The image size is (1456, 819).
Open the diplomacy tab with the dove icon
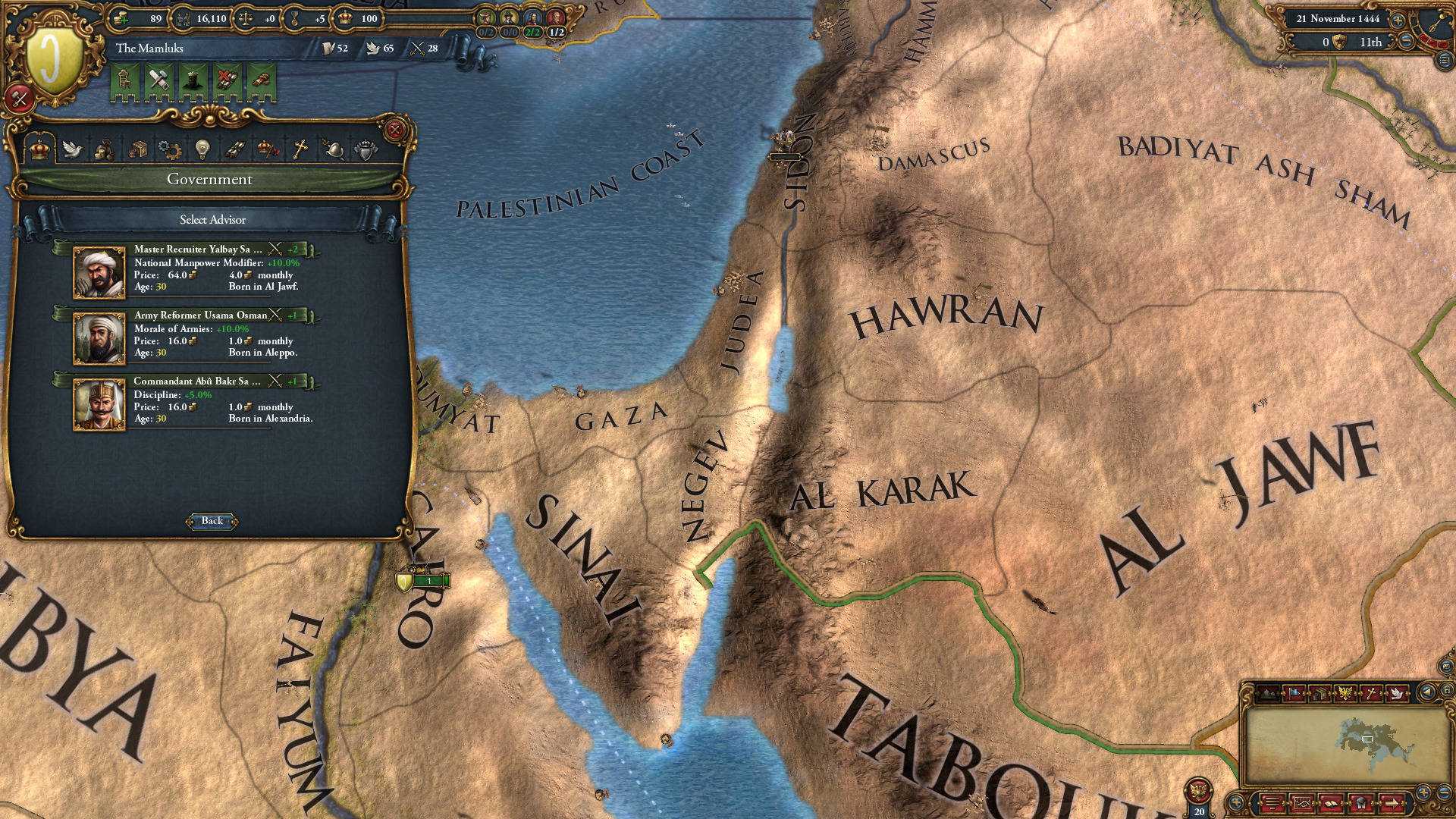point(73,149)
